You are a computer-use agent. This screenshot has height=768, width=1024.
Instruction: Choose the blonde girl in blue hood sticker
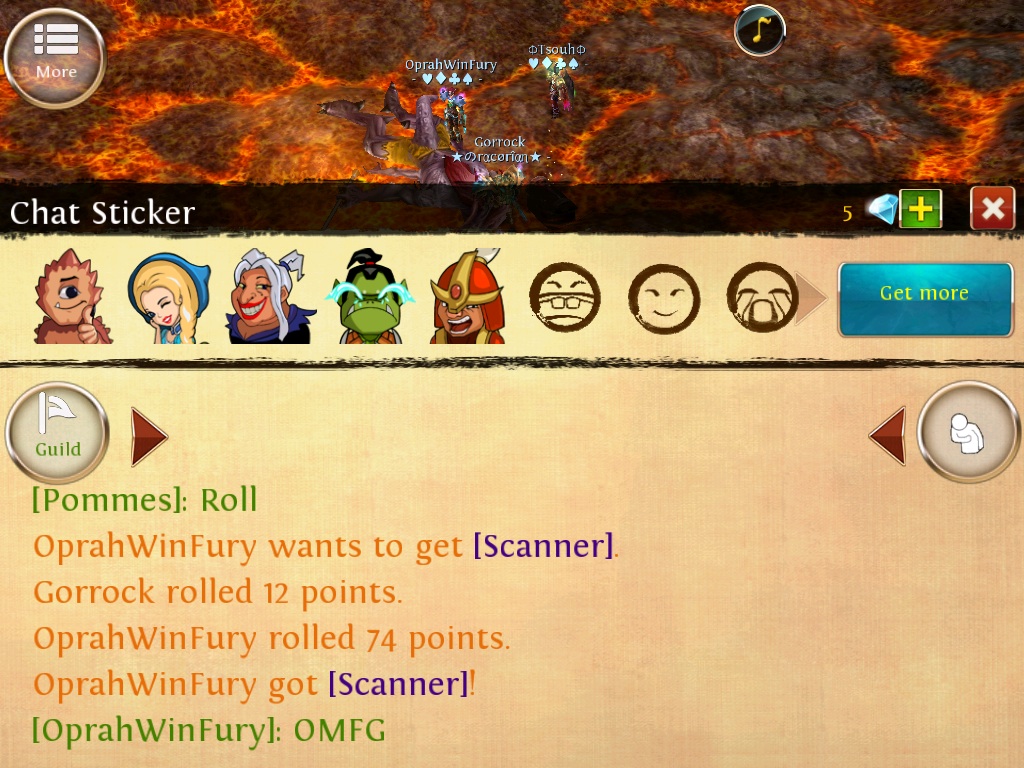tap(168, 298)
